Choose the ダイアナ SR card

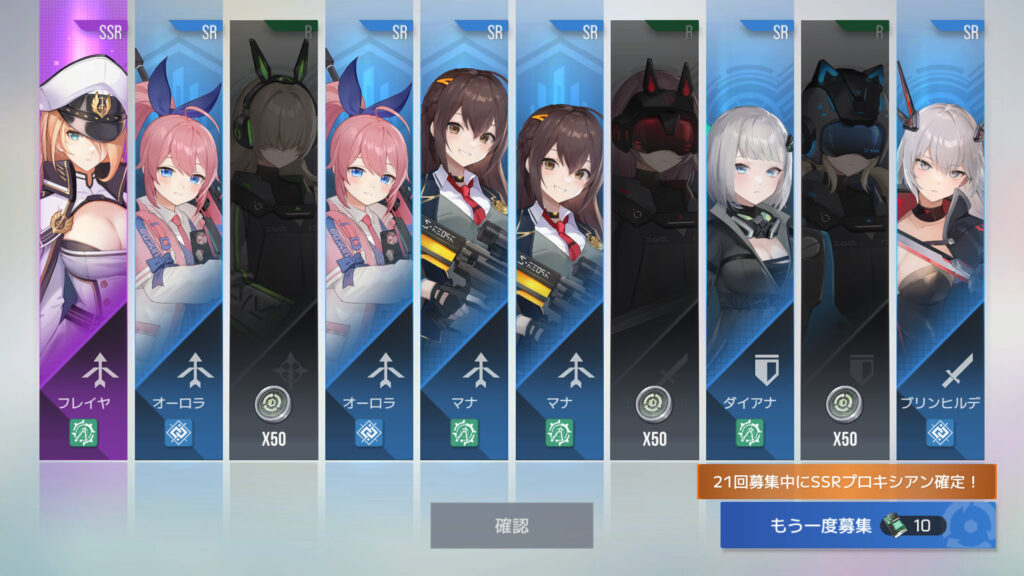(750, 240)
